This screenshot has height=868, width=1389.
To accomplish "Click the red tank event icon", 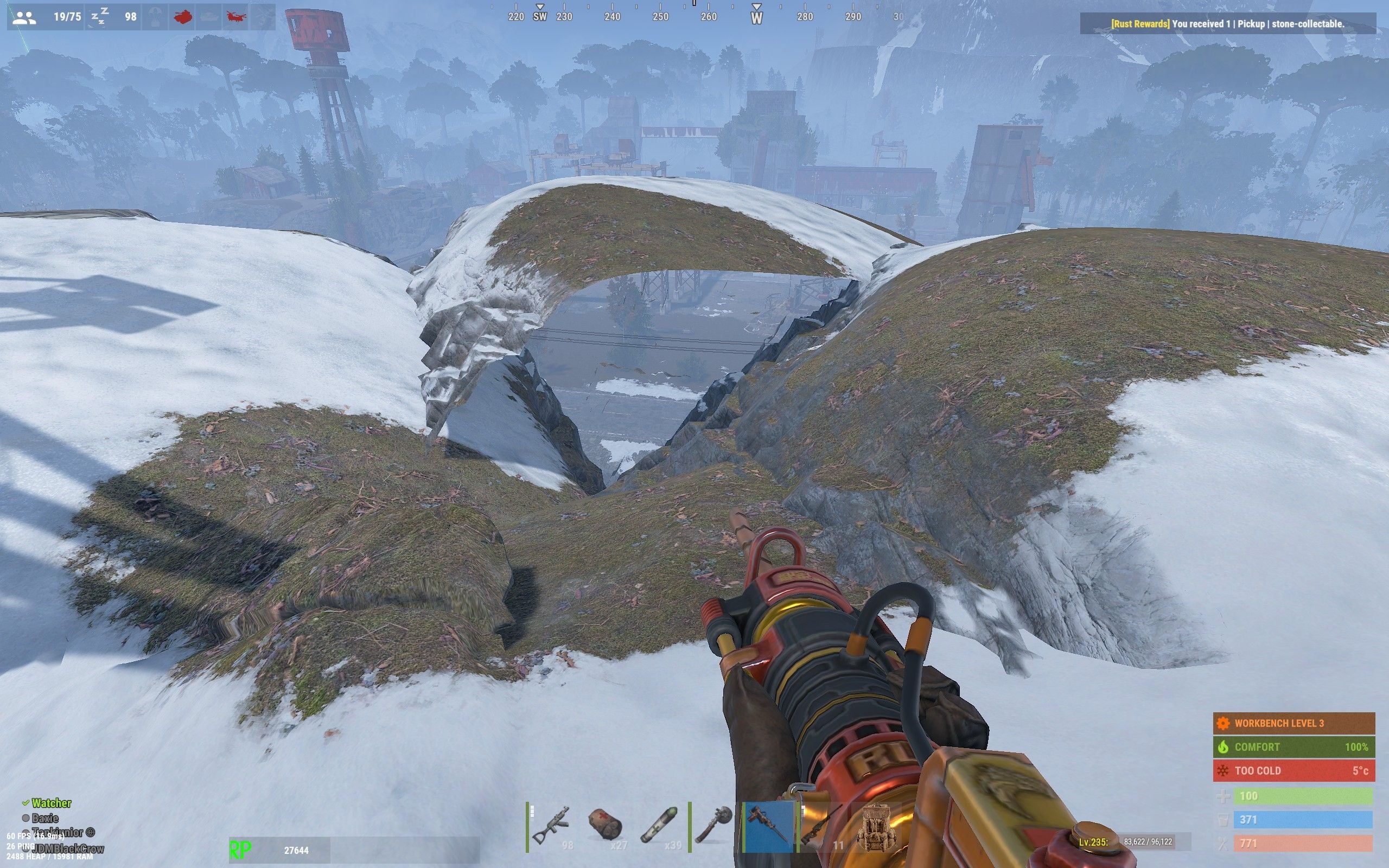I will point(182,17).
